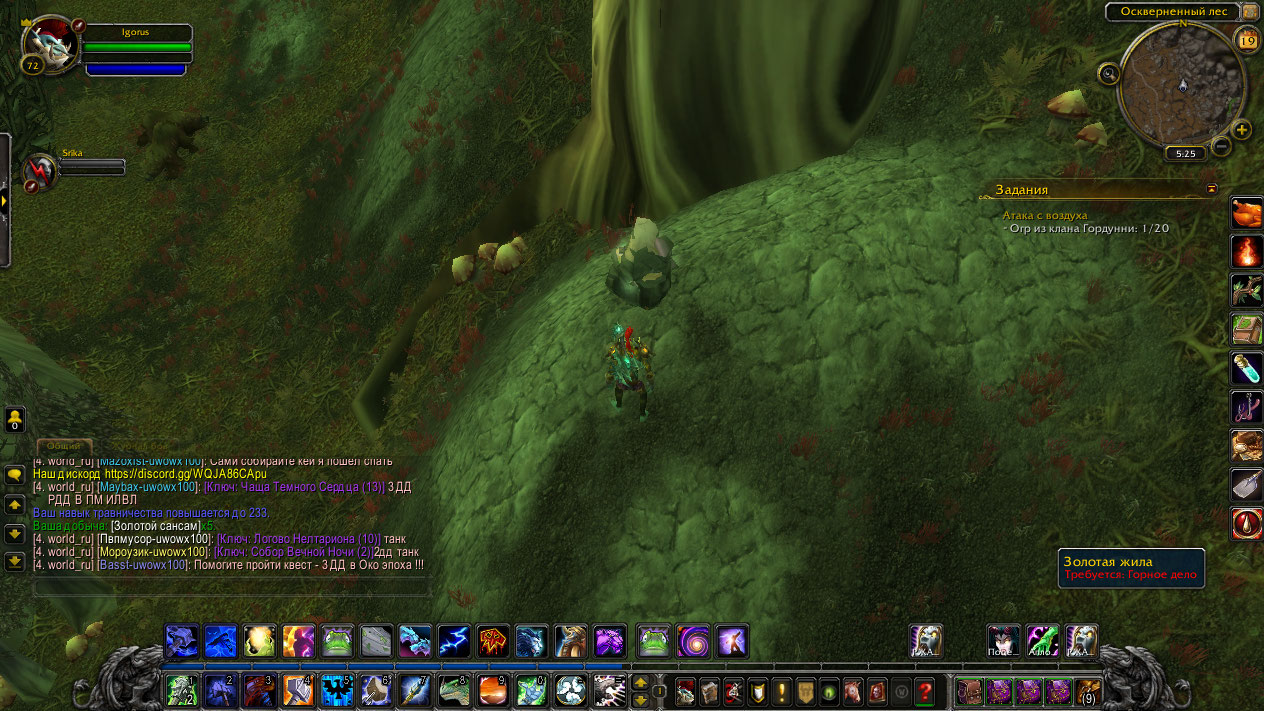Use the blue eagle ability in slot 5

tap(337, 690)
